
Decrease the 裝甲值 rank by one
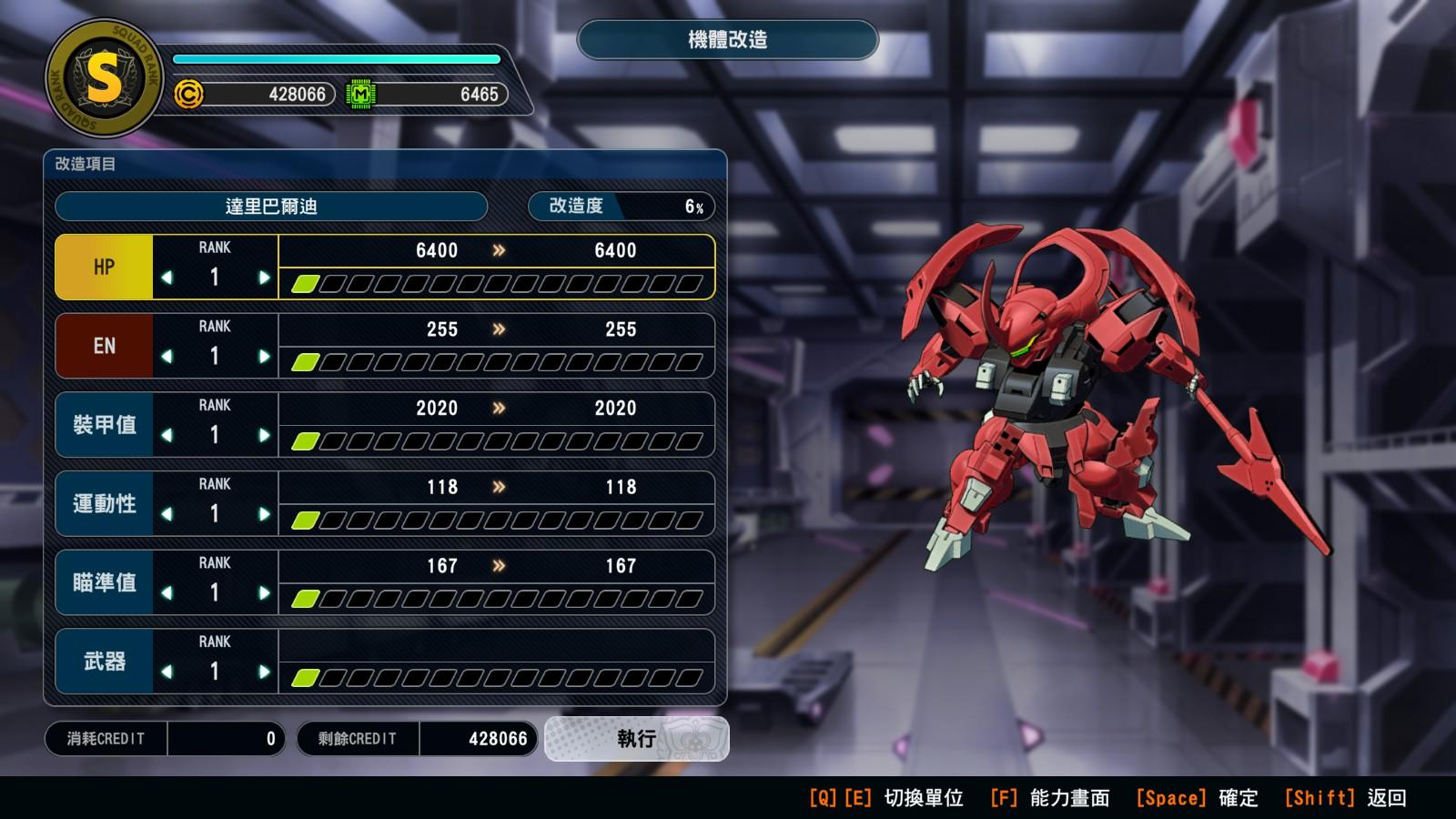coord(167,436)
